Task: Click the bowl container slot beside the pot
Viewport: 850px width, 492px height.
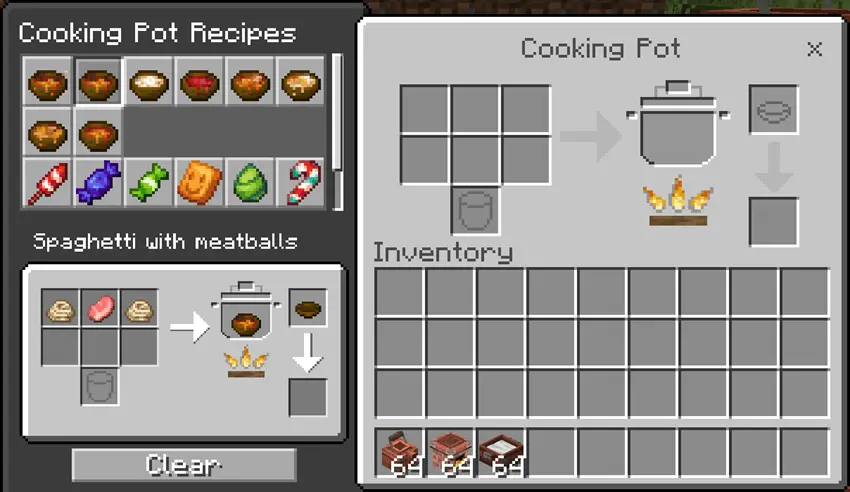Action: coord(774,110)
